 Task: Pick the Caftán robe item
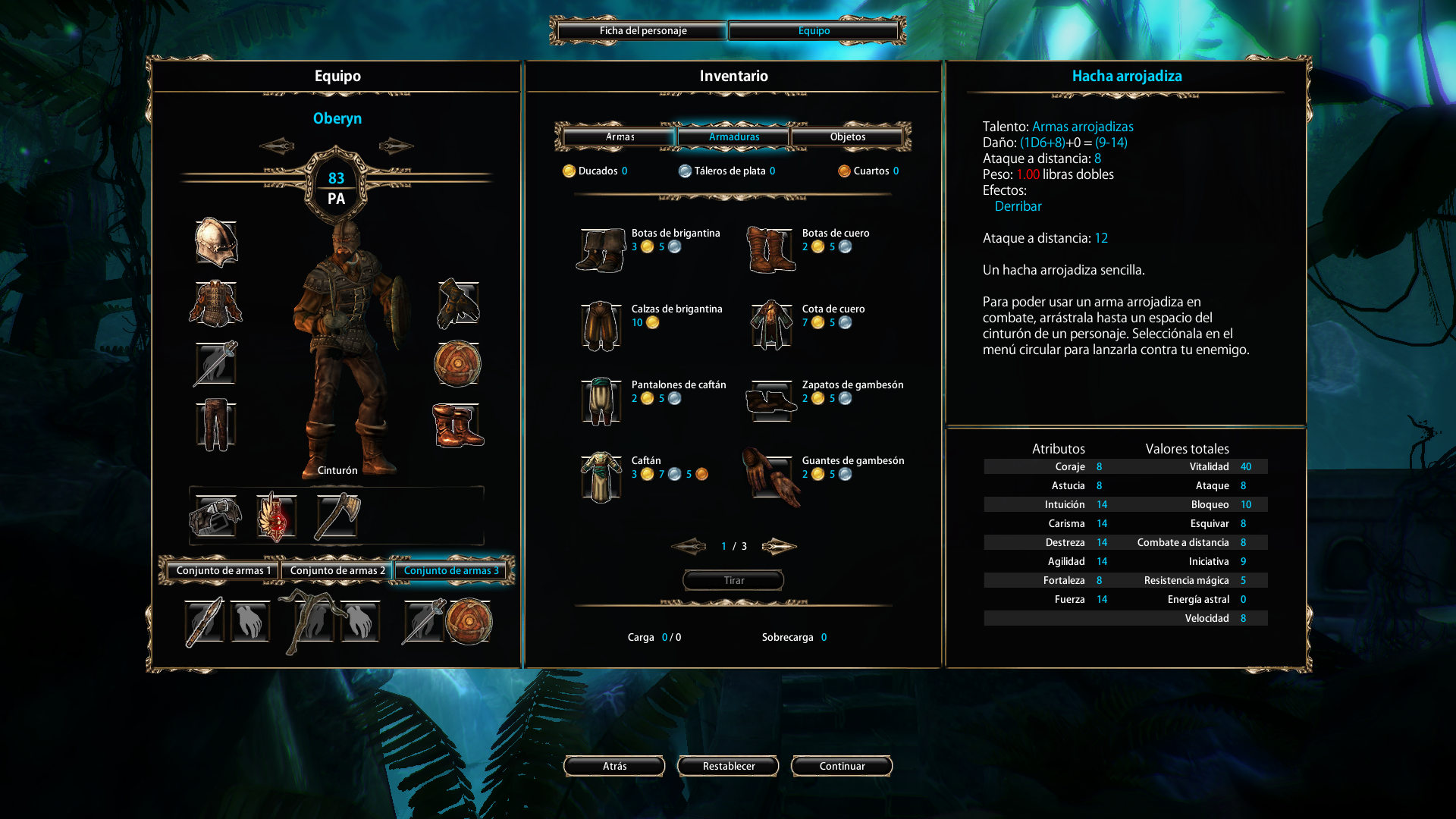coord(601,477)
